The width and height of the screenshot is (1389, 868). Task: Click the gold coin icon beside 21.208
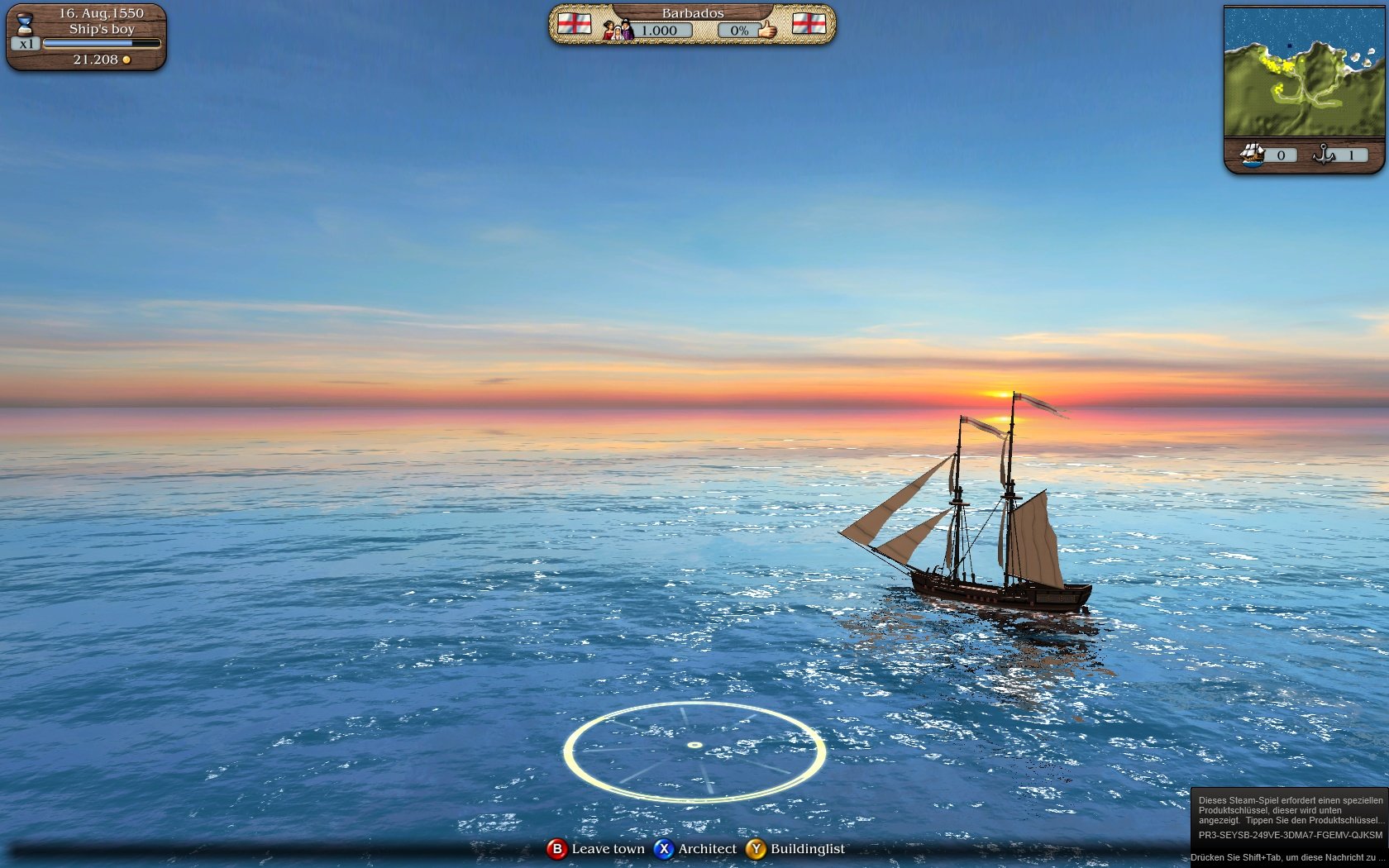click(x=126, y=60)
